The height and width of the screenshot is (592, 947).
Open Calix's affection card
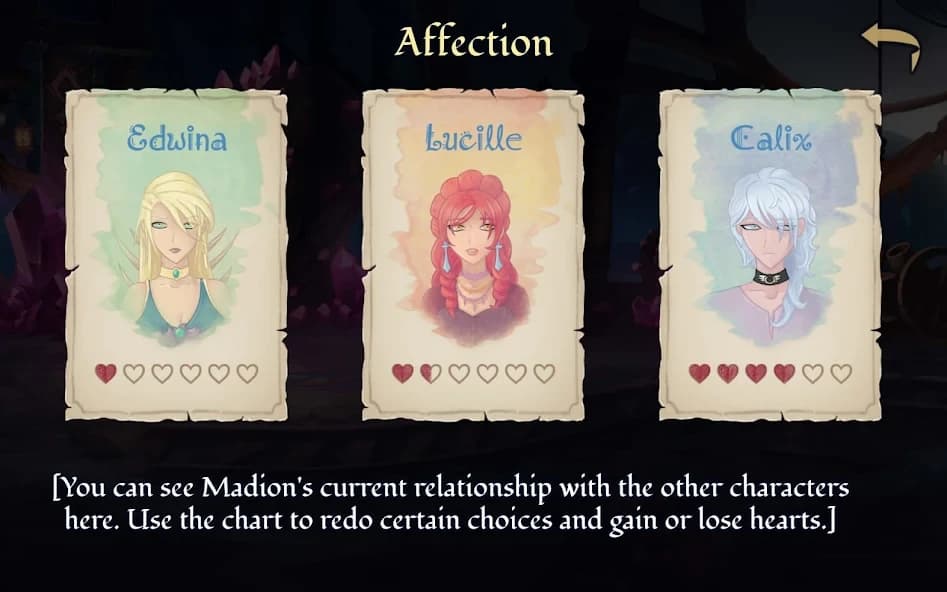tap(769, 255)
